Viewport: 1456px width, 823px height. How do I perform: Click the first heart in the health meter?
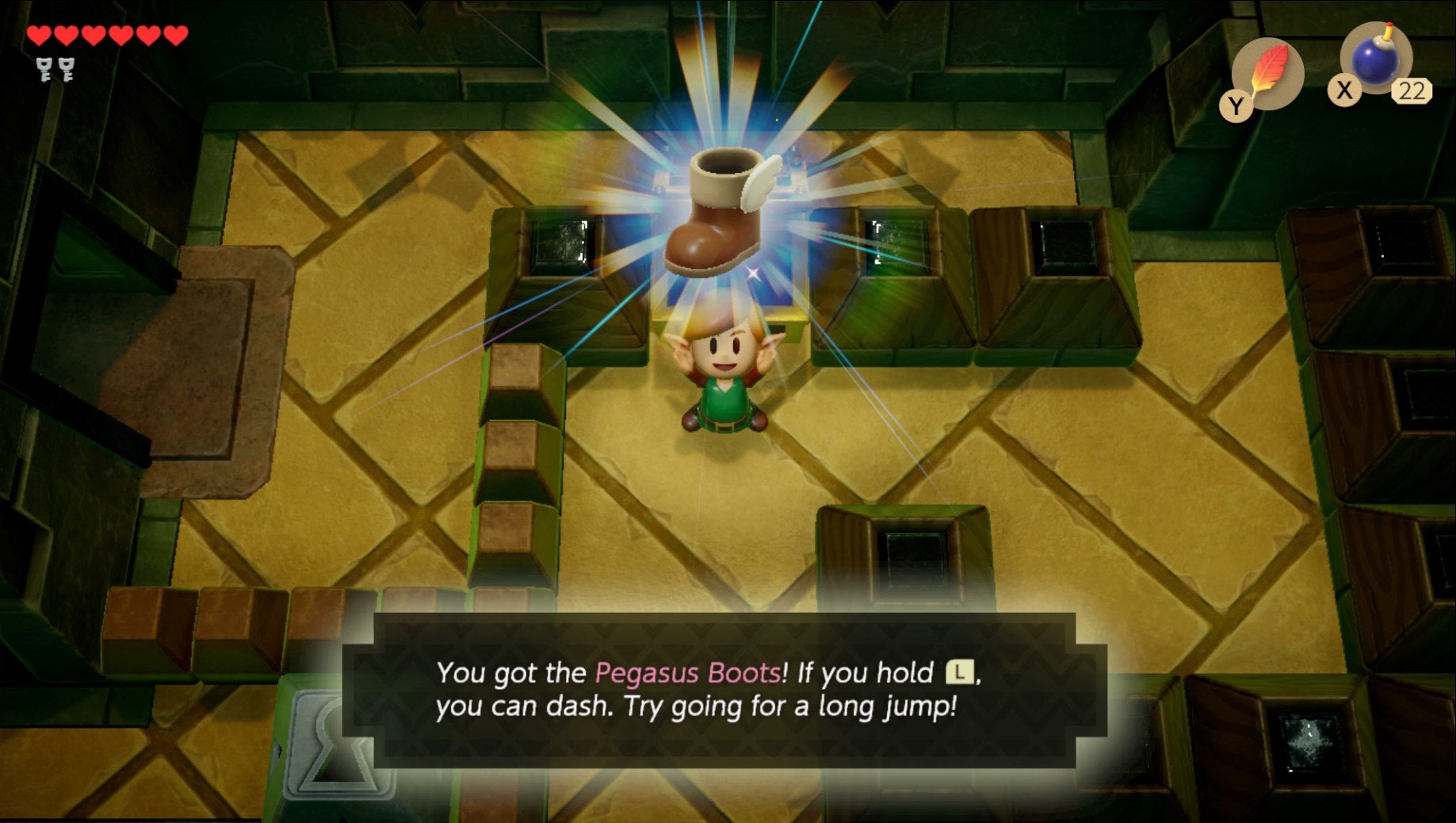38,35
